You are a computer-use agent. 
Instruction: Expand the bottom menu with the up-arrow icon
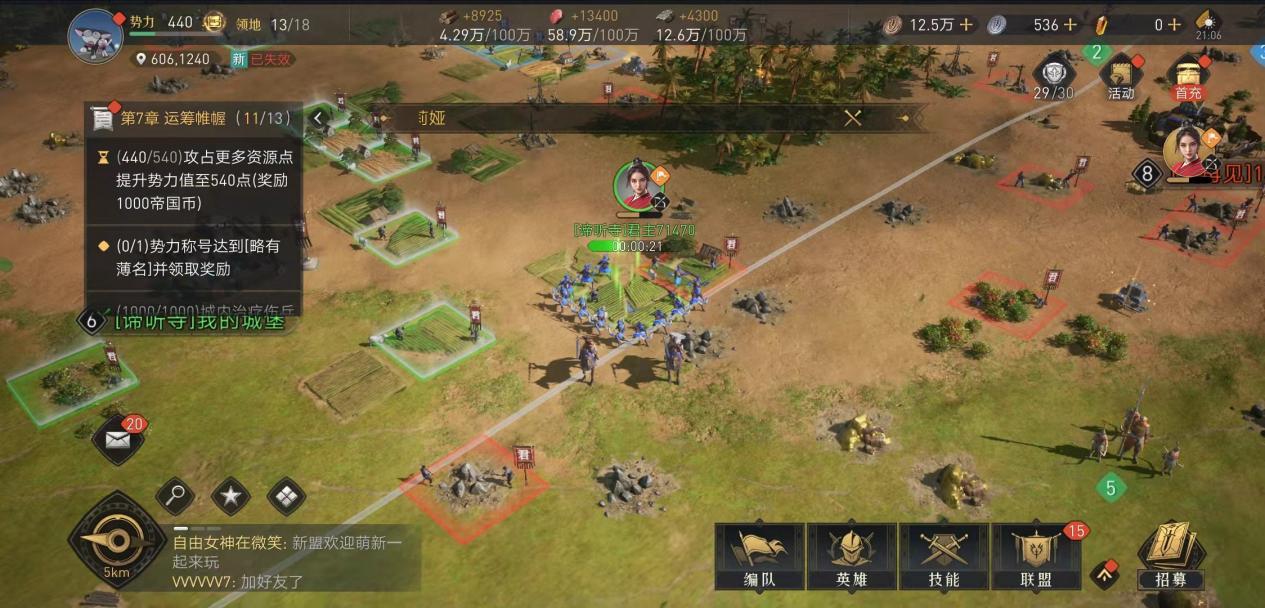coord(1104,573)
